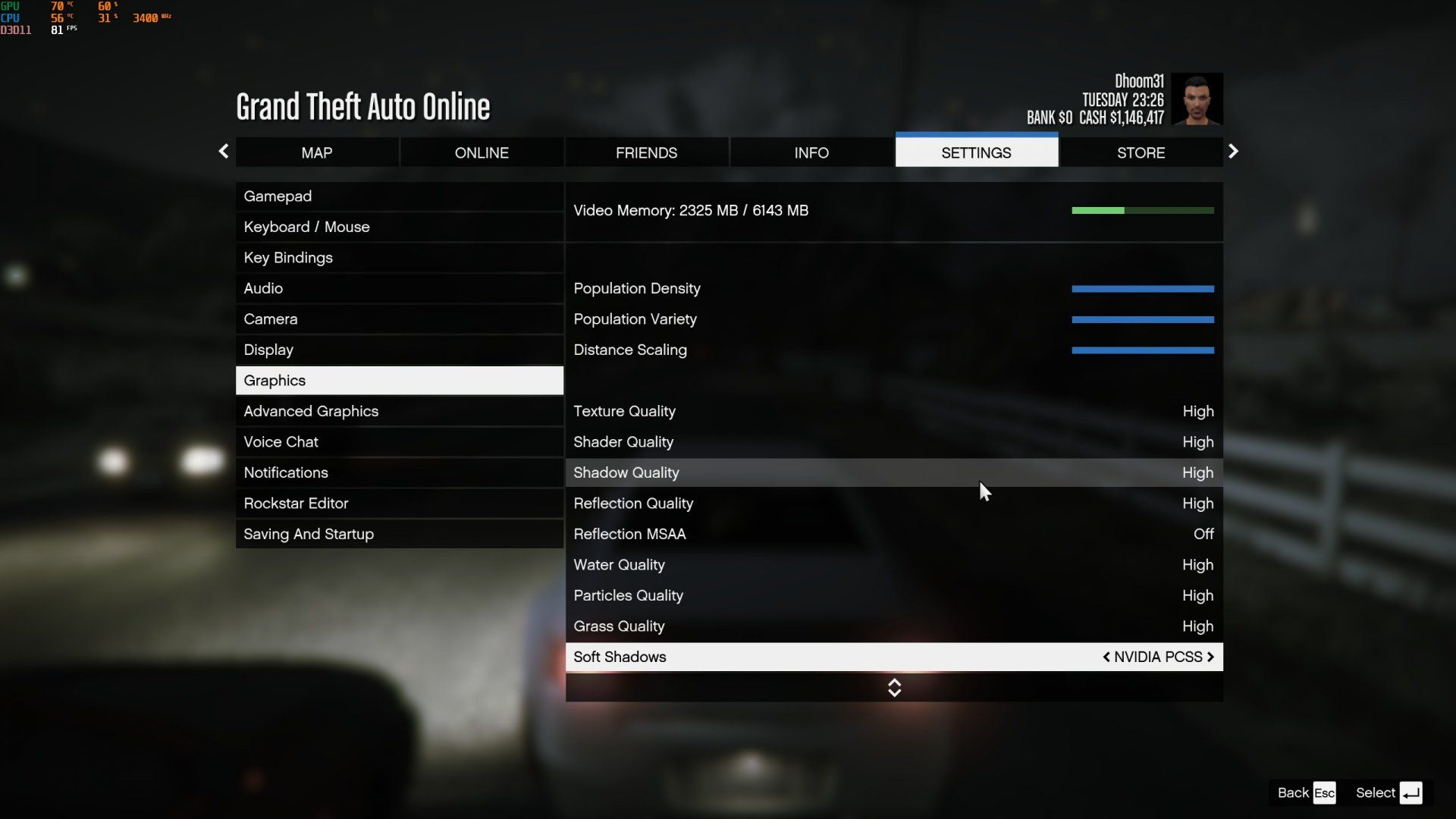The width and height of the screenshot is (1456, 819).
Task: Show the INFO tab
Action: click(811, 152)
